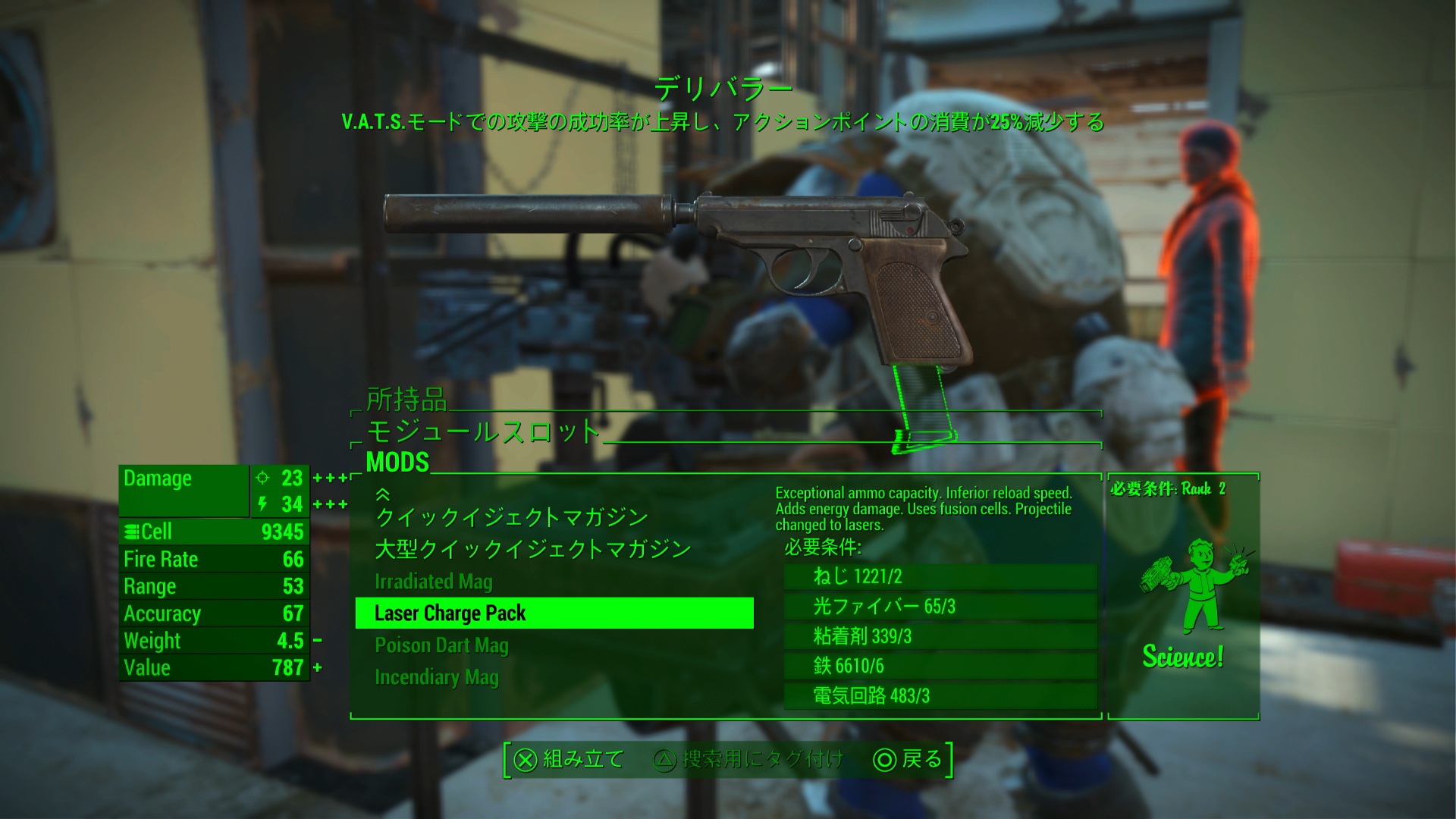Select the 粘着剤 339/3 requirement row
This screenshot has width=1456, height=819.
point(940,635)
